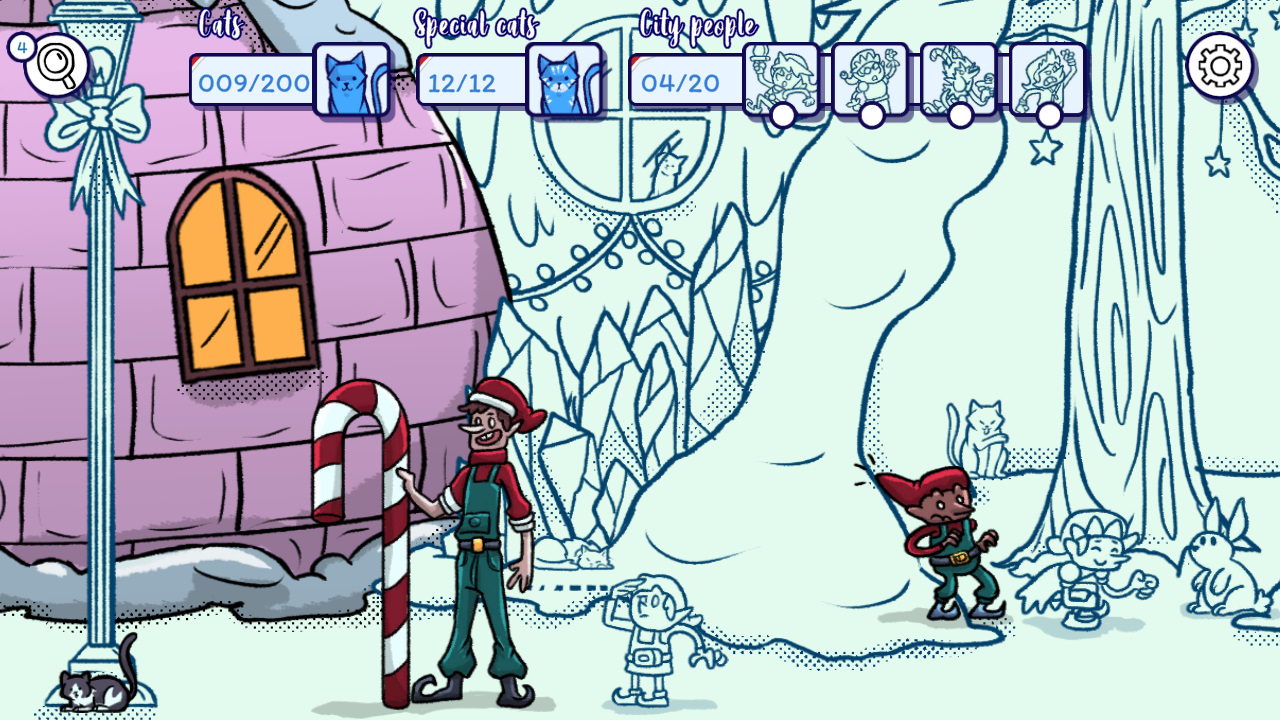
Task: Select the cheering kid City people portrait
Action: (x=1045, y=78)
